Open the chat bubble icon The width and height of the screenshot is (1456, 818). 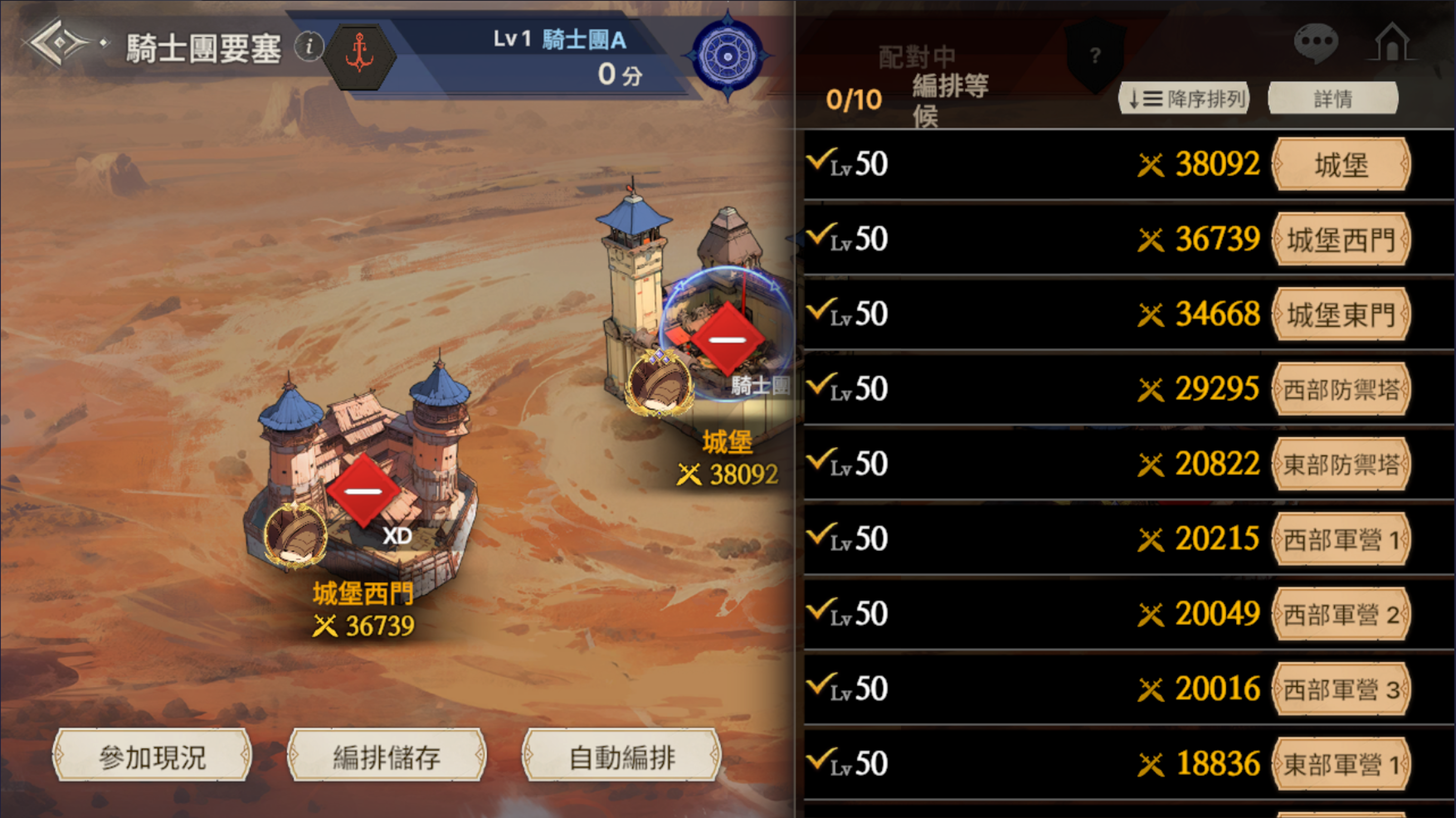tap(1316, 42)
